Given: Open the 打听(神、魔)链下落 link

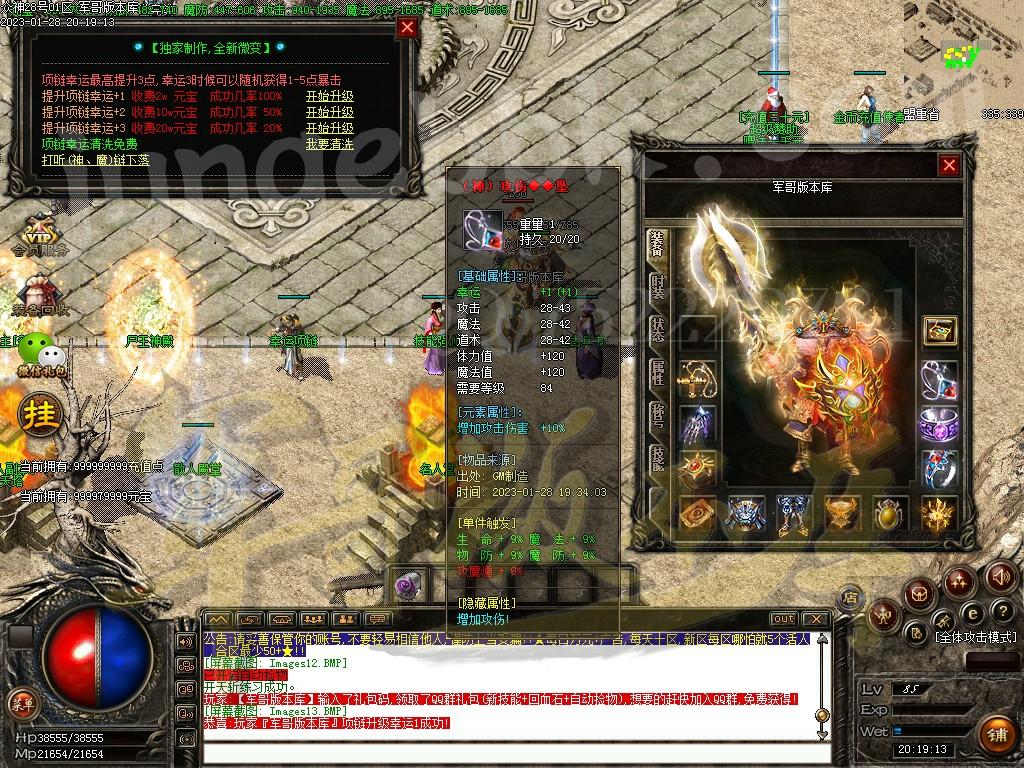Looking at the screenshot, I should [96, 160].
